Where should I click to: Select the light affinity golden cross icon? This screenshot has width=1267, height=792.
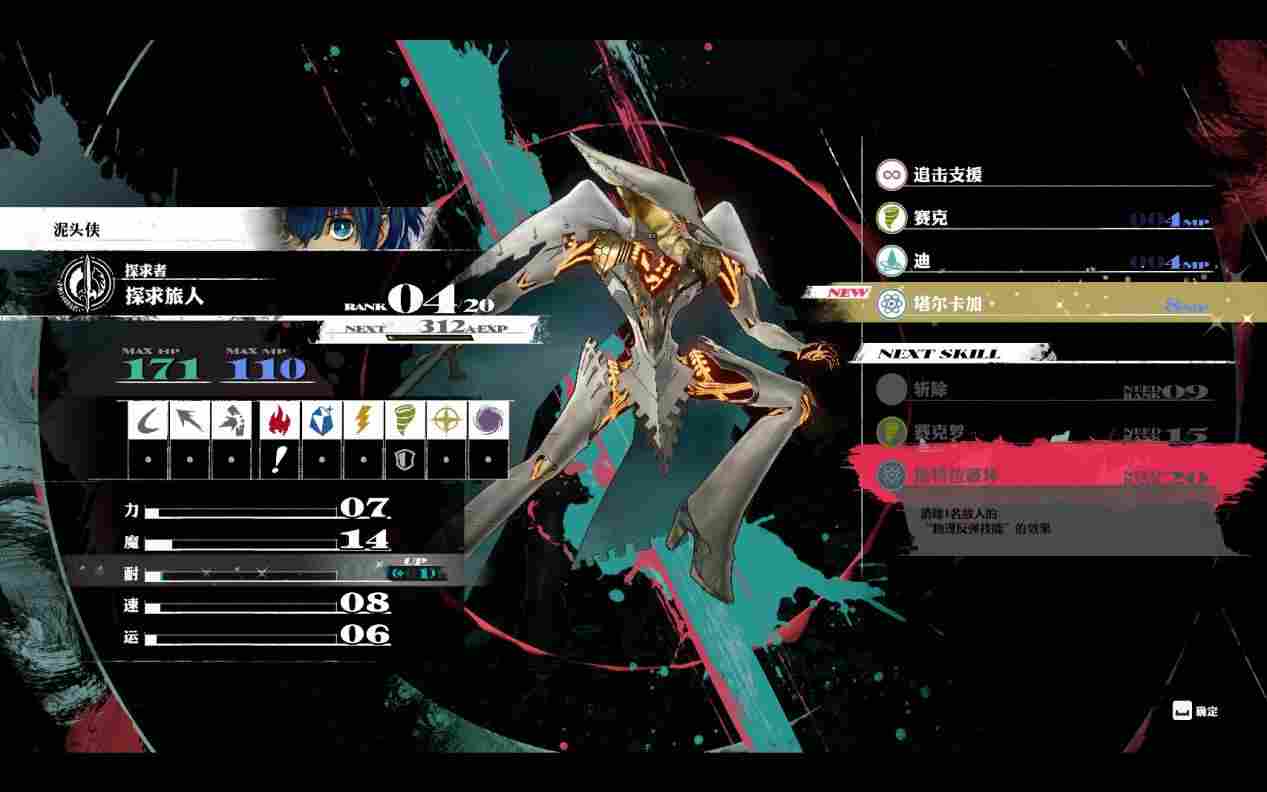445,420
